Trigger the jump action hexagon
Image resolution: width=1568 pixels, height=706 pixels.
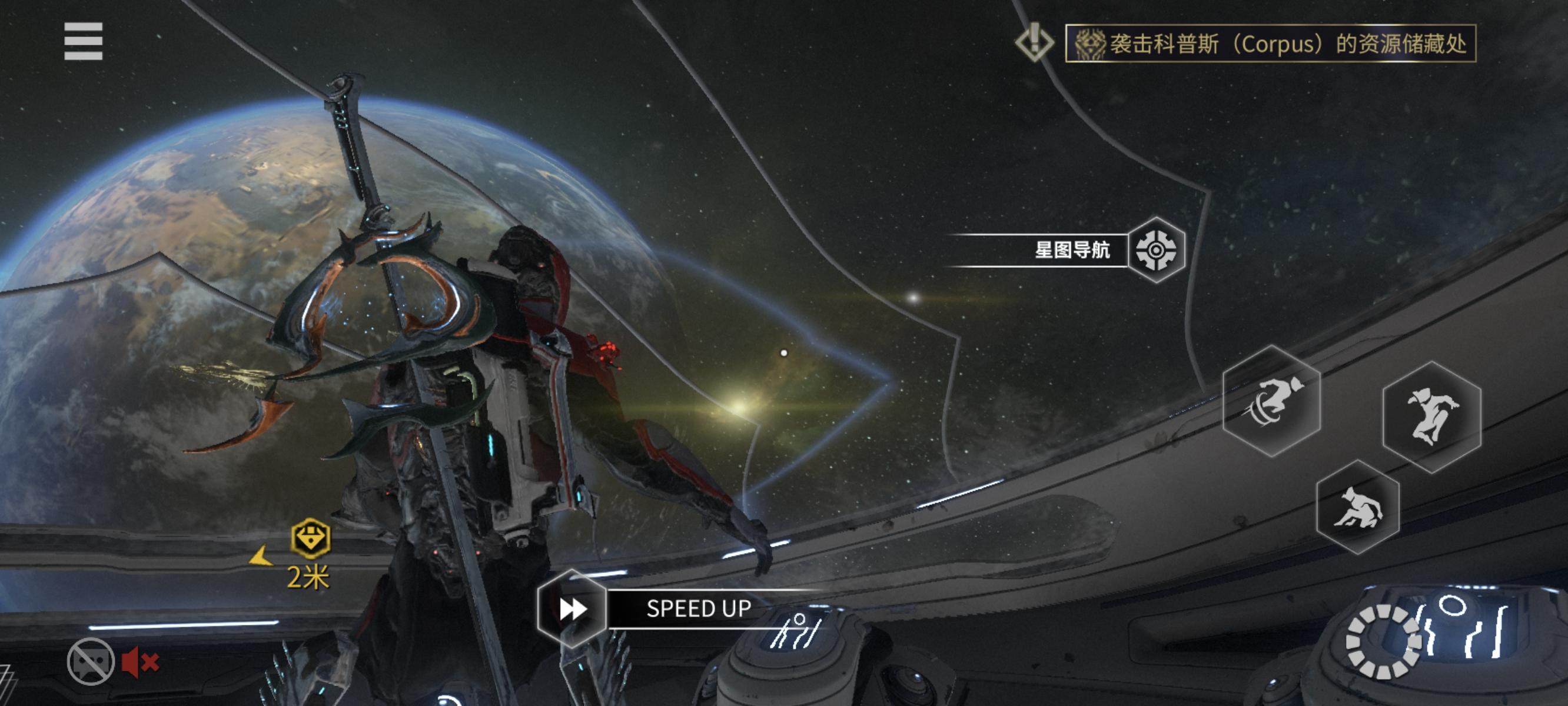tap(1431, 417)
